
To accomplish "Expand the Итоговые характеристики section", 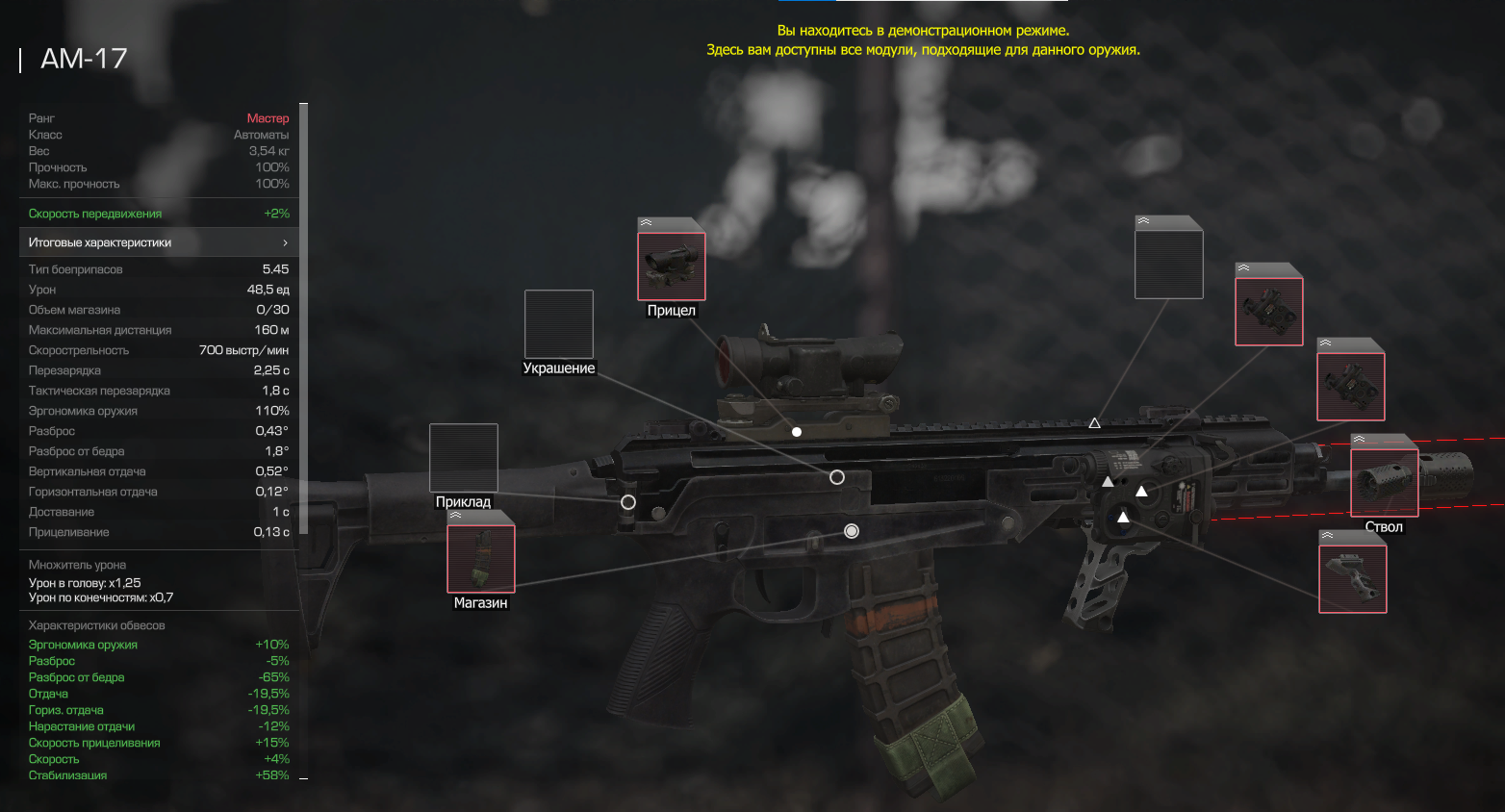I will click(159, 242).
